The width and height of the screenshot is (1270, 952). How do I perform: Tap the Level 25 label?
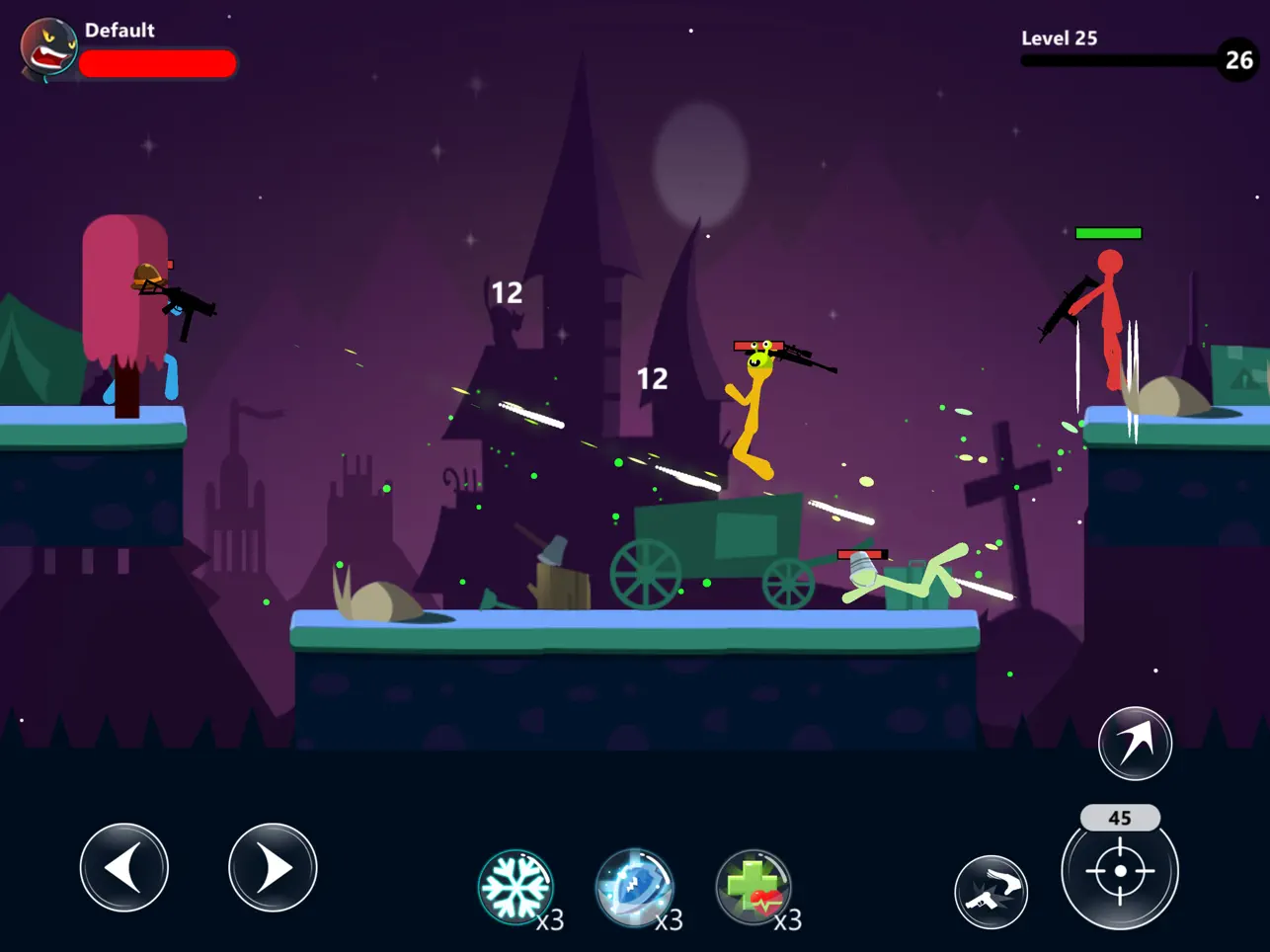coord(1060,38)
